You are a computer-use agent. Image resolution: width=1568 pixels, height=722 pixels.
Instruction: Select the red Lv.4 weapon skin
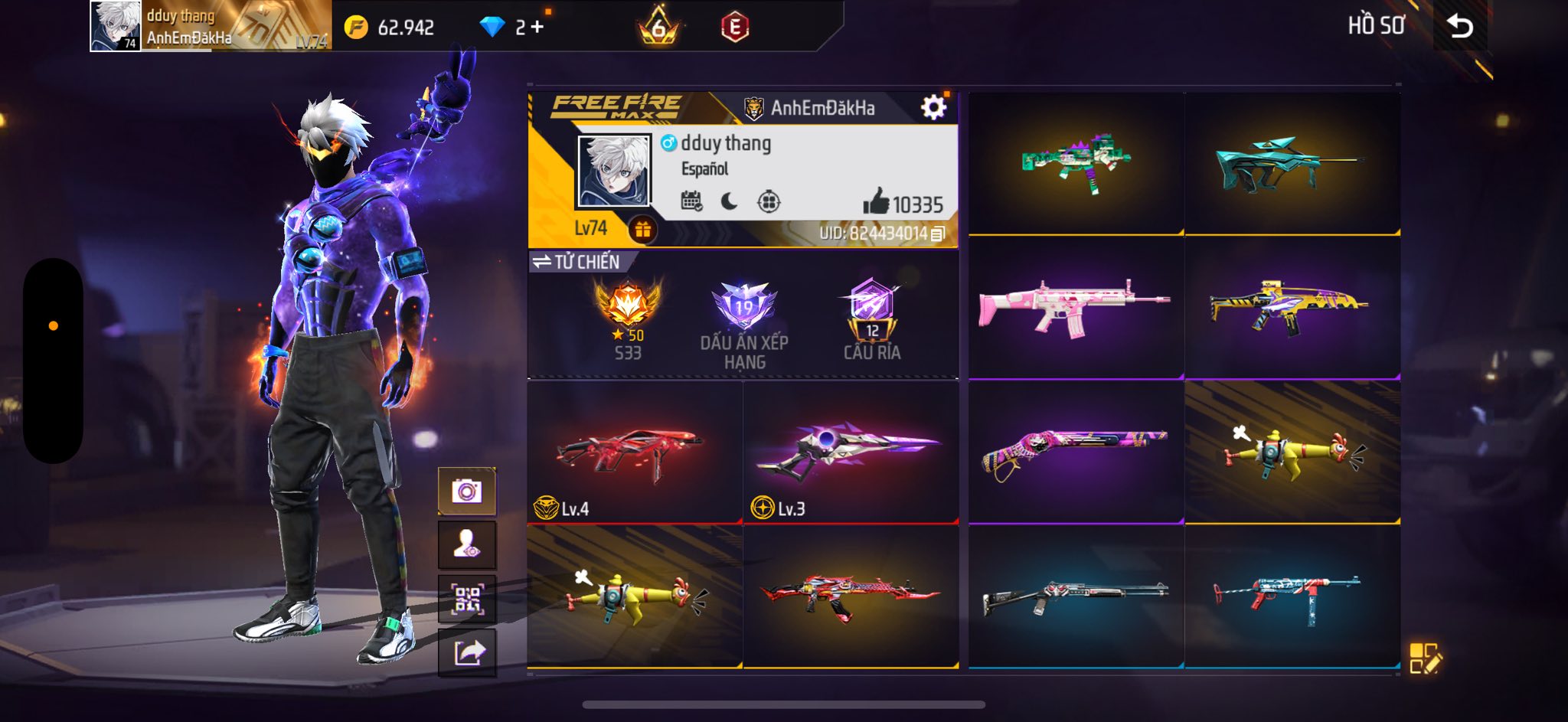pyautogui.click(x=634, y=452)
